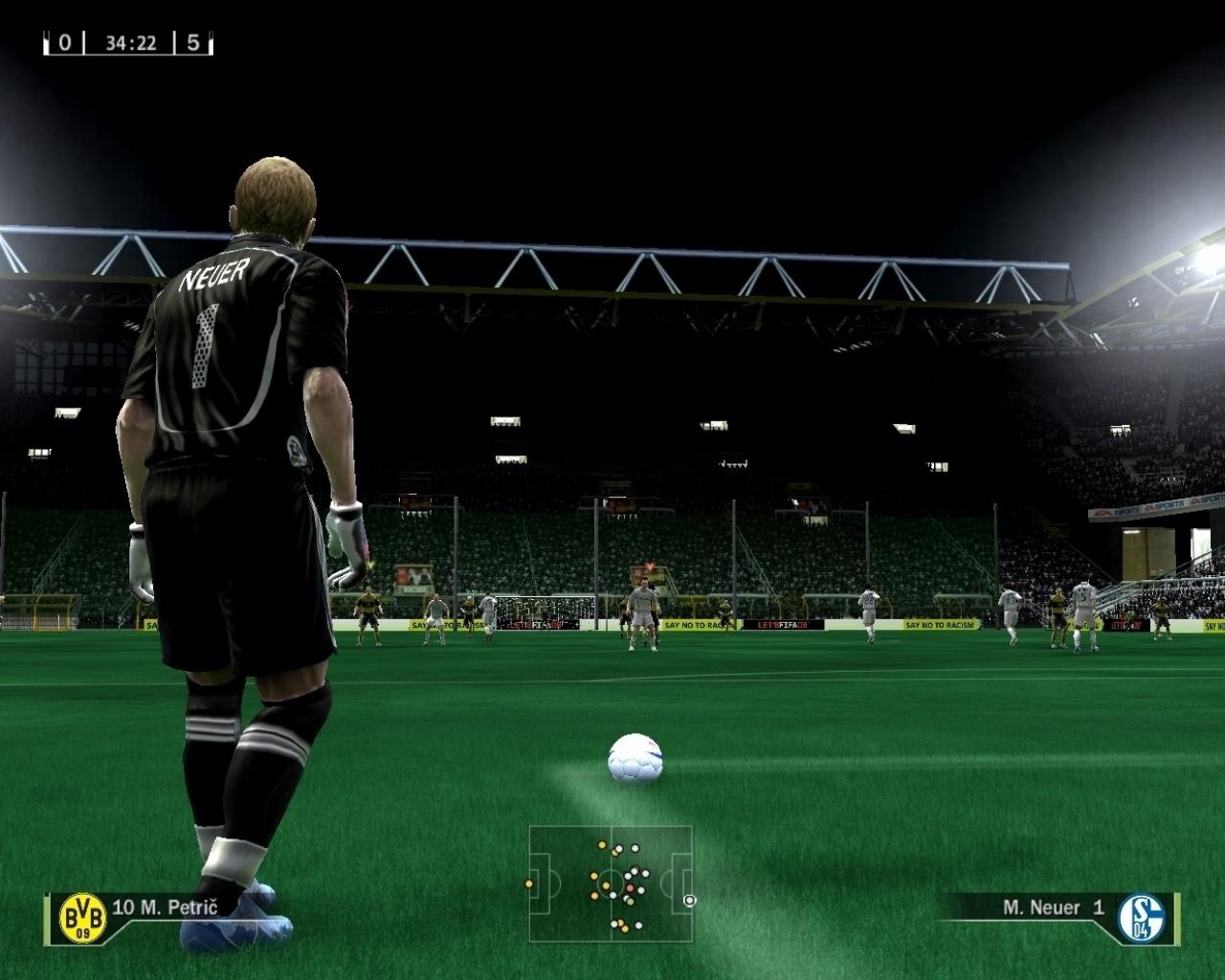Click the 10 M. Petrič player name

pyautogui.click(x=166, y=907)
